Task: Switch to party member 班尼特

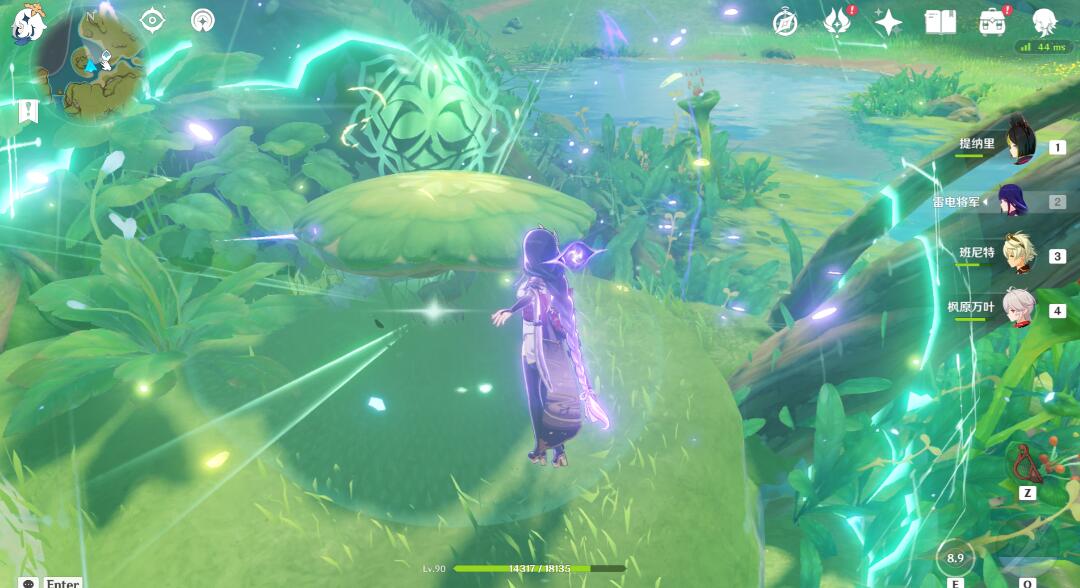Action: tap(1020, 255)
